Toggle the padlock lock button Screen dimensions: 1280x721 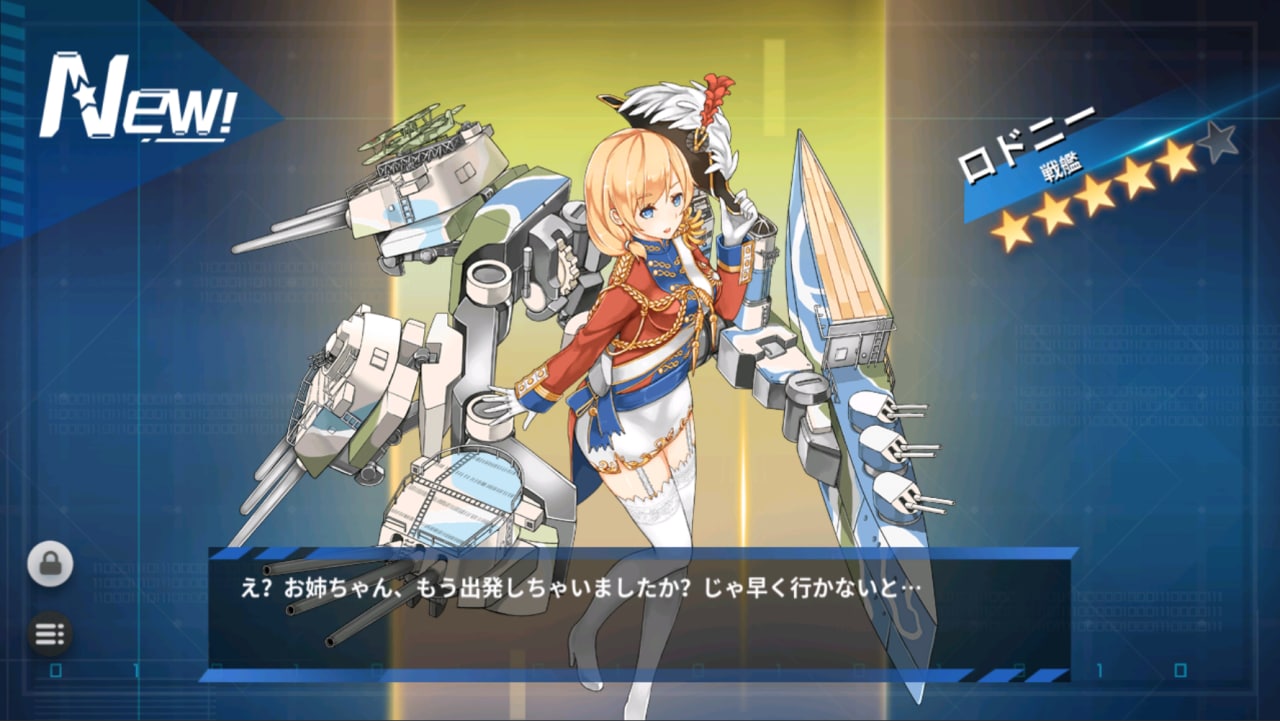click(50, 564)
